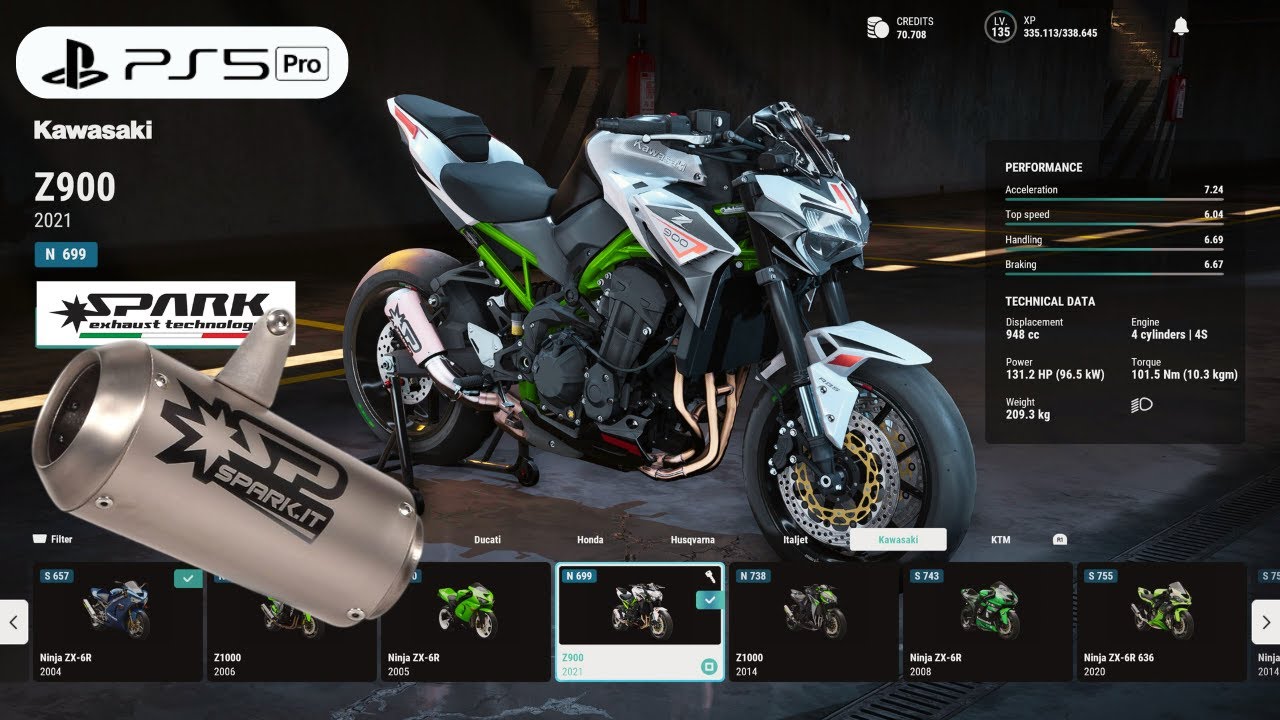Switch to the Honda brand tab
1280x720 pixels.
point(590,540)
